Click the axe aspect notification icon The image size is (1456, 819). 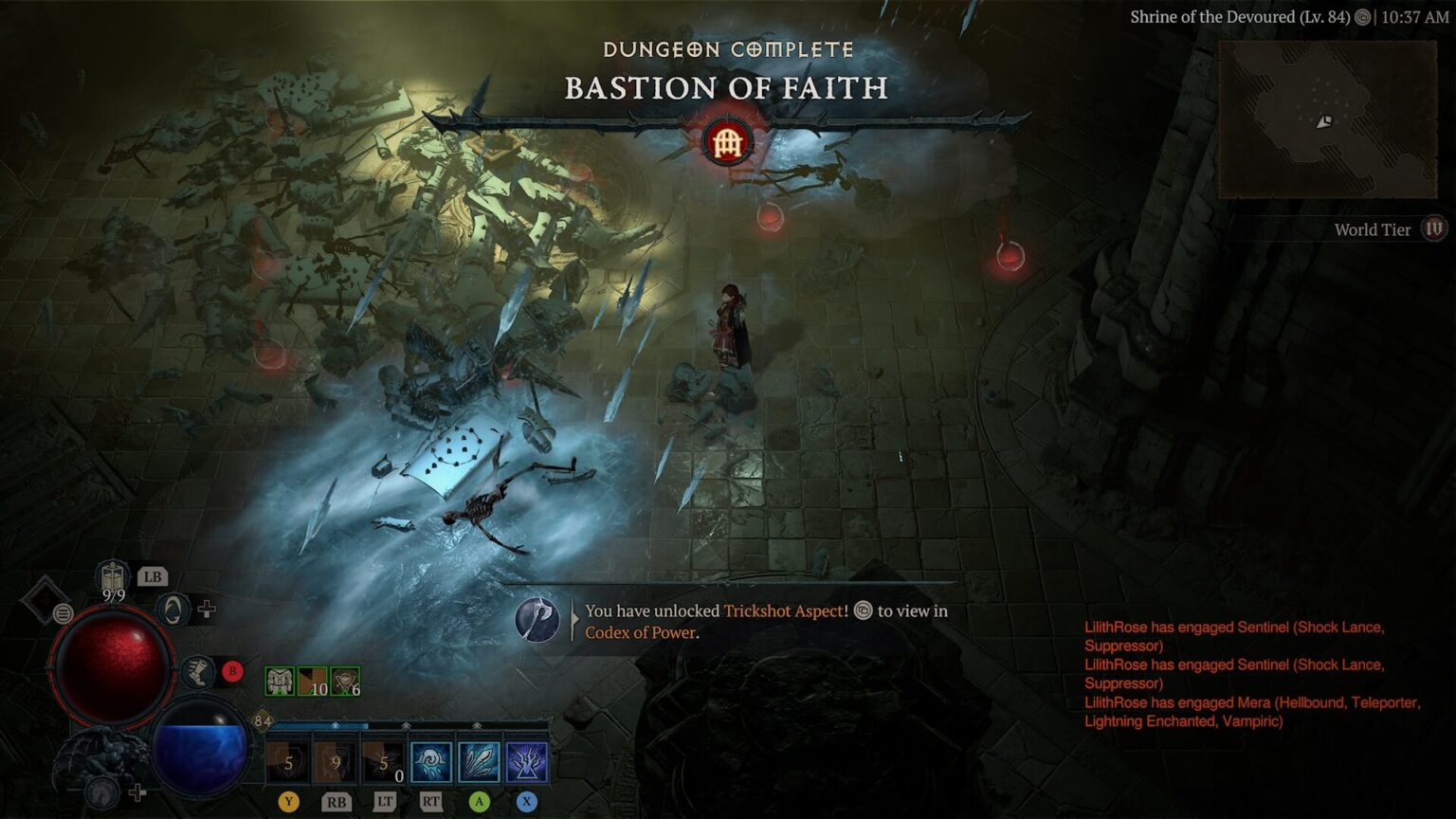click(x=537, y=621)
